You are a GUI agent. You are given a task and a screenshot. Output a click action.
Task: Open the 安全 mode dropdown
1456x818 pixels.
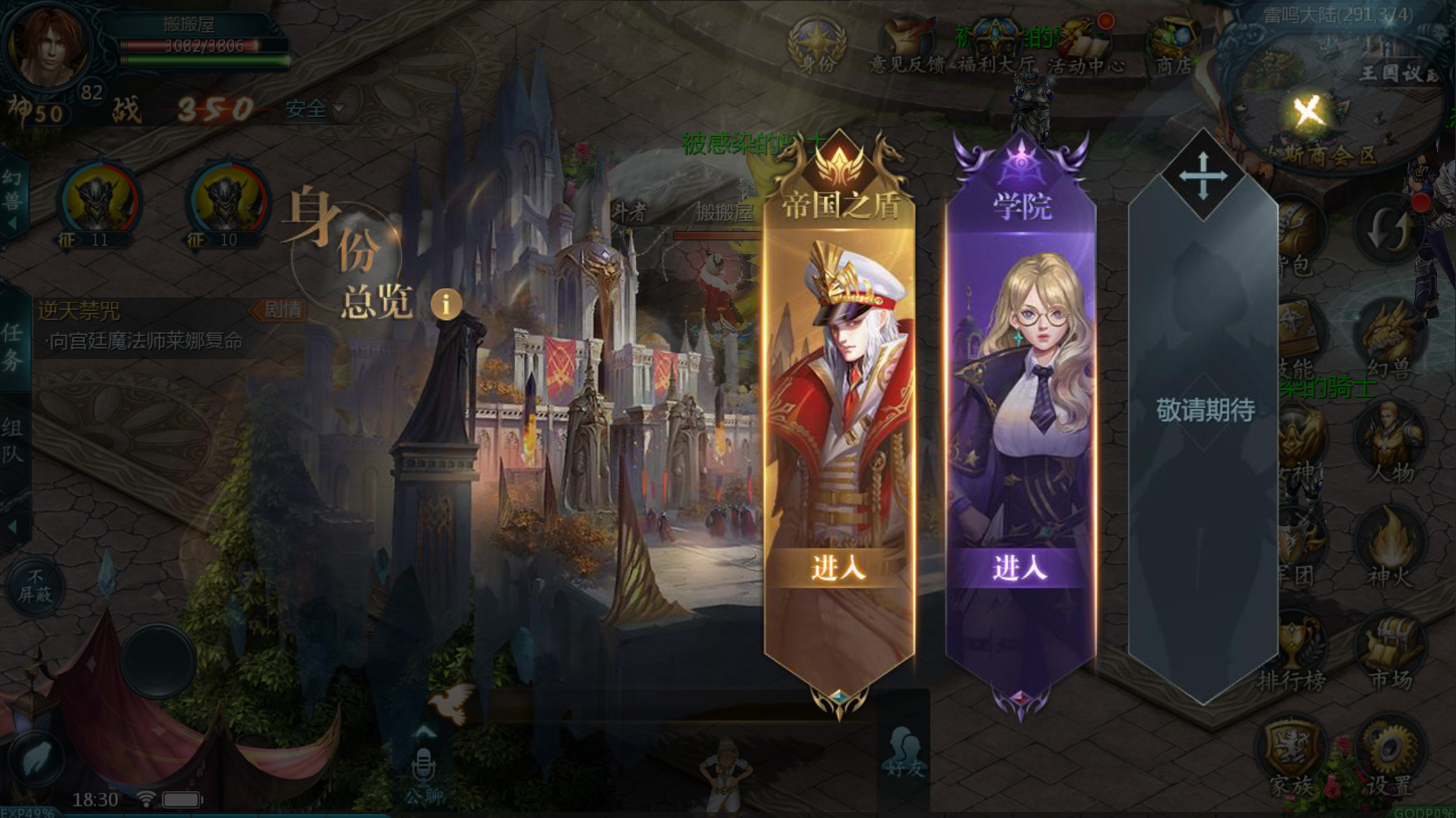pos(315,109)
